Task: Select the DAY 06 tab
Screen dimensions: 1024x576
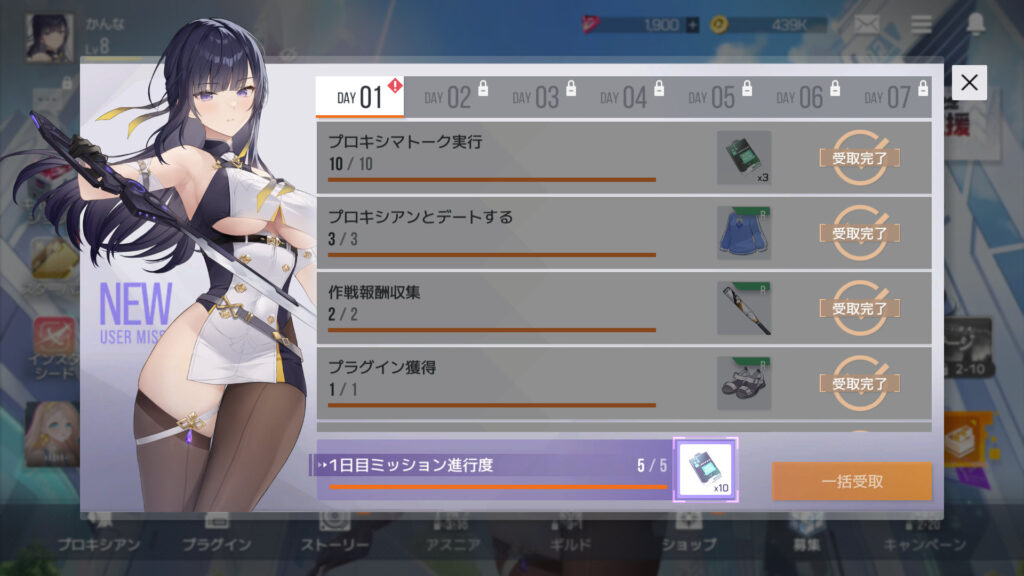Action: (800, 97)
